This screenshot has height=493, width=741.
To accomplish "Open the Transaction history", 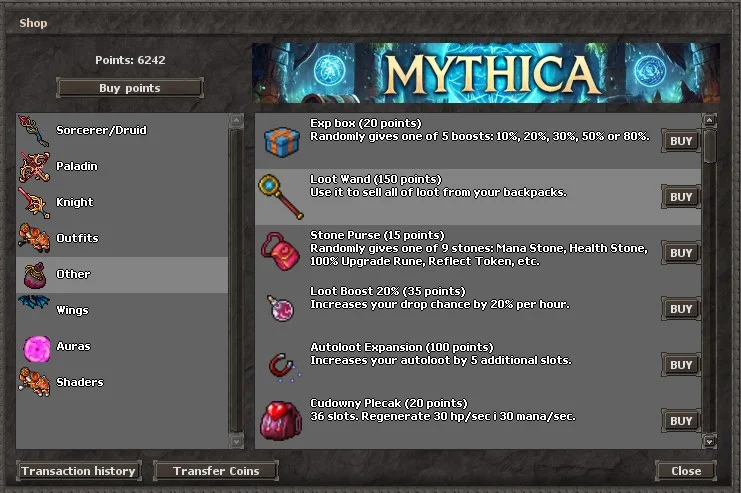I will tap(78, 471).
